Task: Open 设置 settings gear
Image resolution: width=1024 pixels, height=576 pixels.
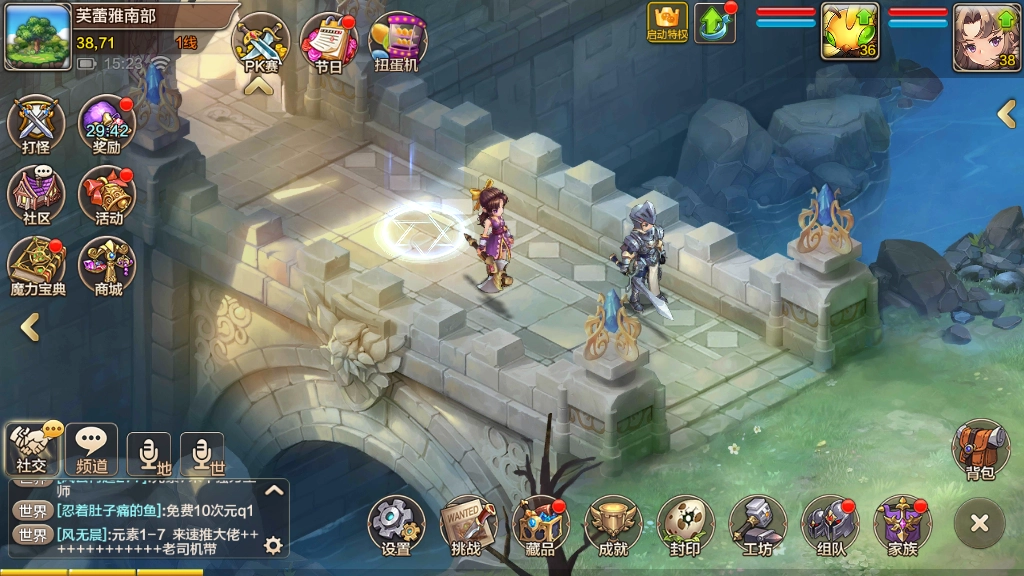Action: pos(396,526)
